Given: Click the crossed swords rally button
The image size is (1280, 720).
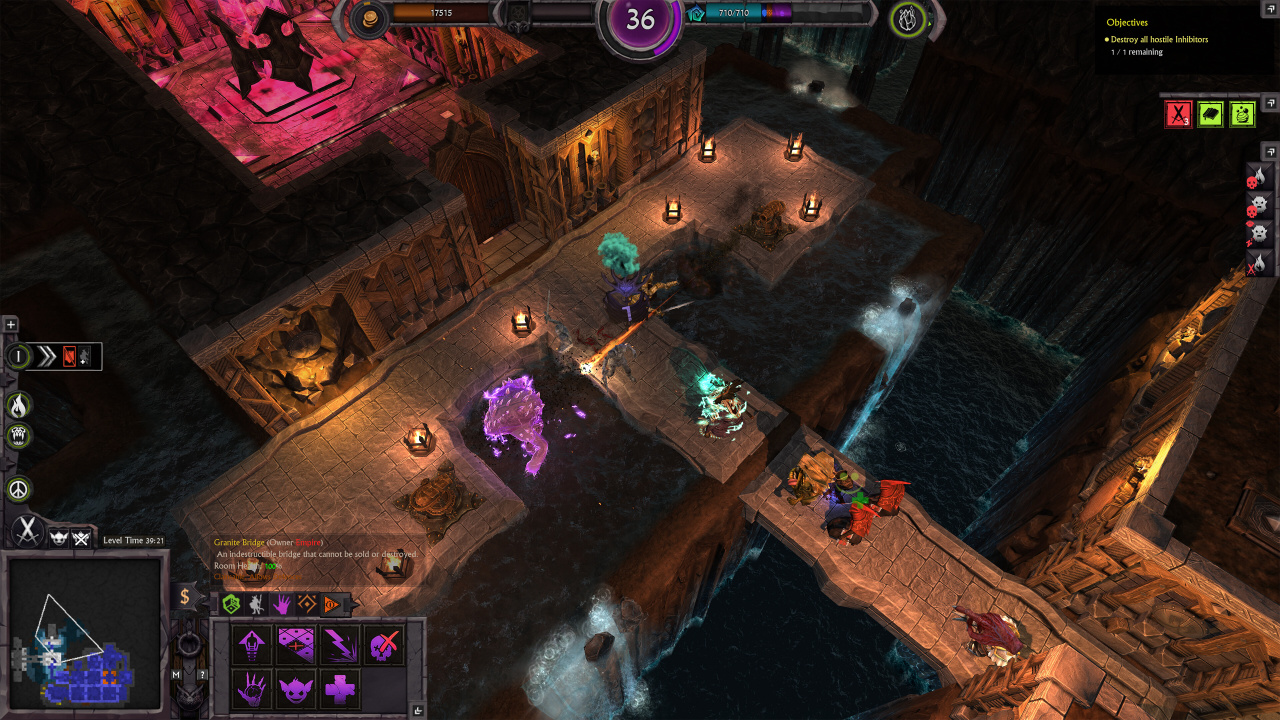Looking at the screenshot, I should tap(27, 532).
